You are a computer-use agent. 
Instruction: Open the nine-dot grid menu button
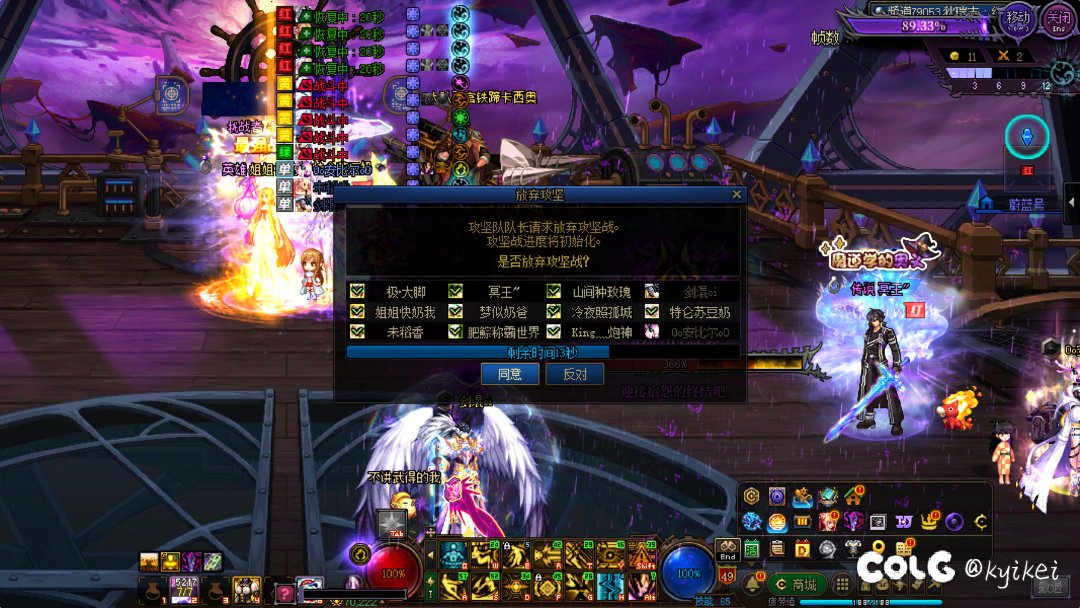[x=842, y=584]
